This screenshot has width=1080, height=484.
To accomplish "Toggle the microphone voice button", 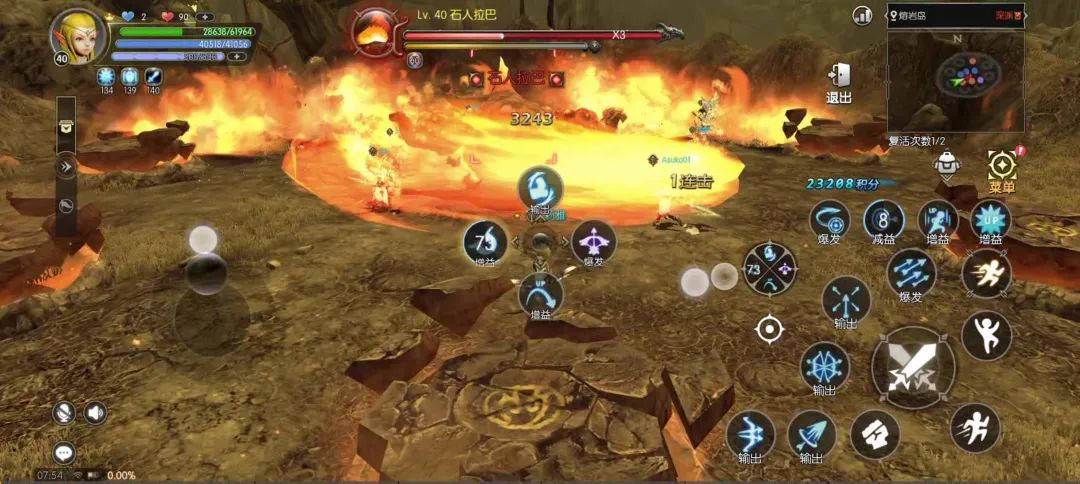I will (65, 412).
